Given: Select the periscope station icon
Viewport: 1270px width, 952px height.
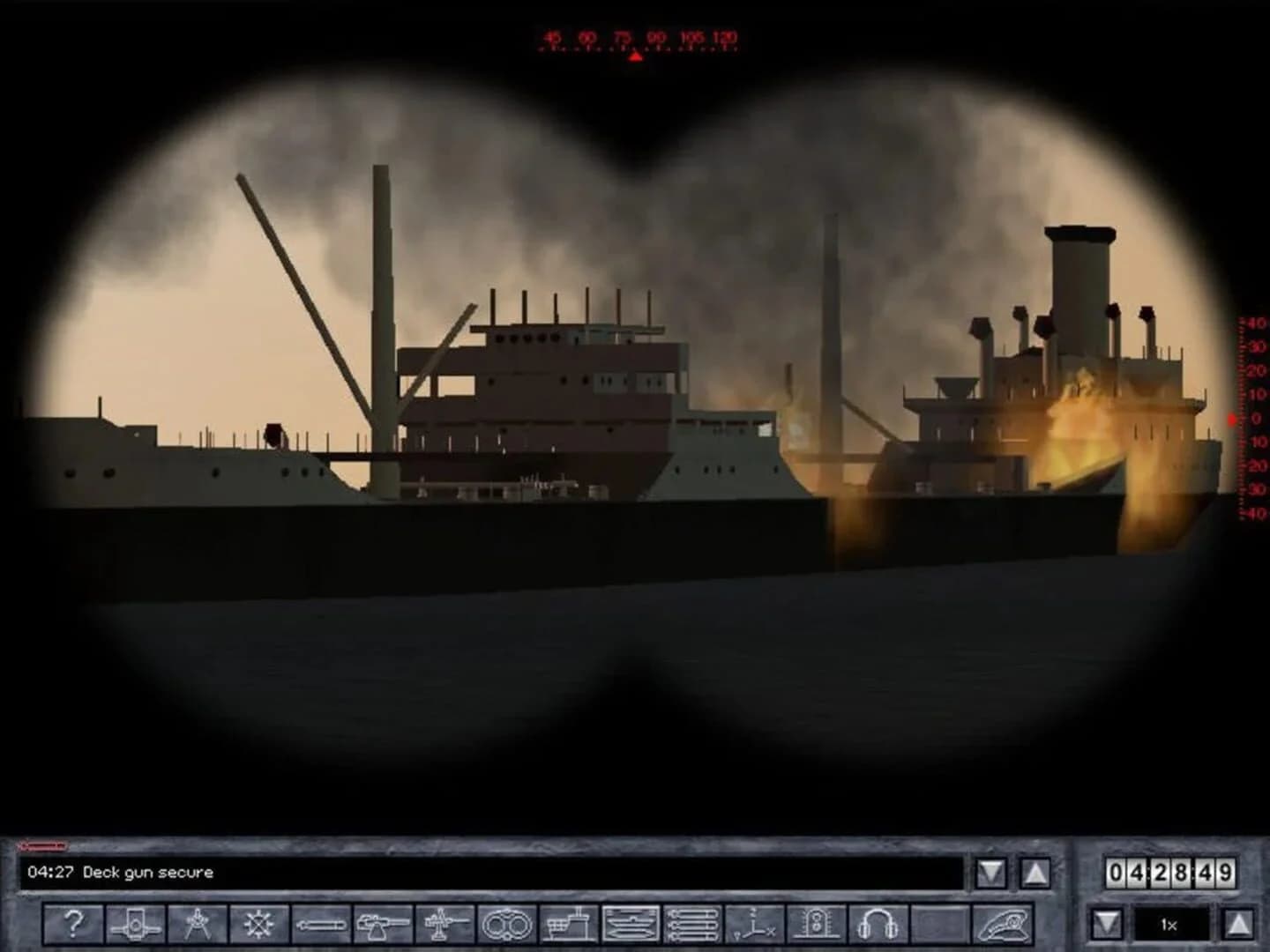Looking at the screenshot, I should coord(136,924).
